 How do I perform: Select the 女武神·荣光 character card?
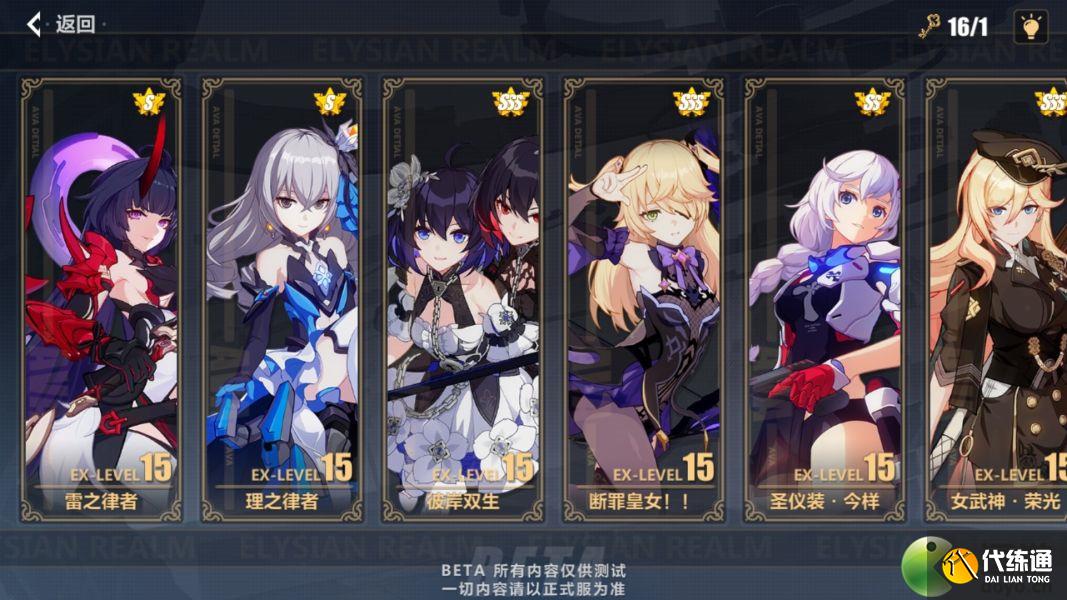[996, 300]
